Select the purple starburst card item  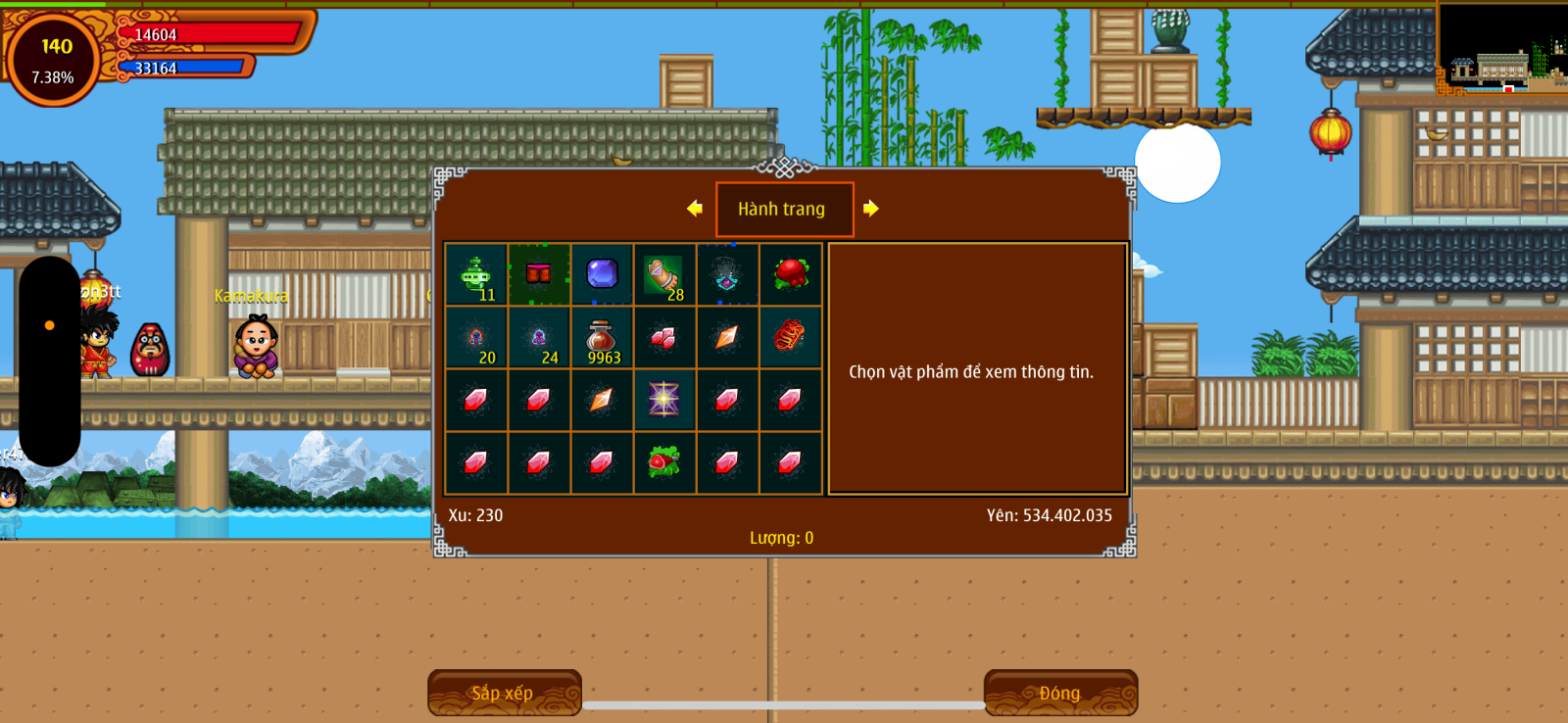pos(664,400)
